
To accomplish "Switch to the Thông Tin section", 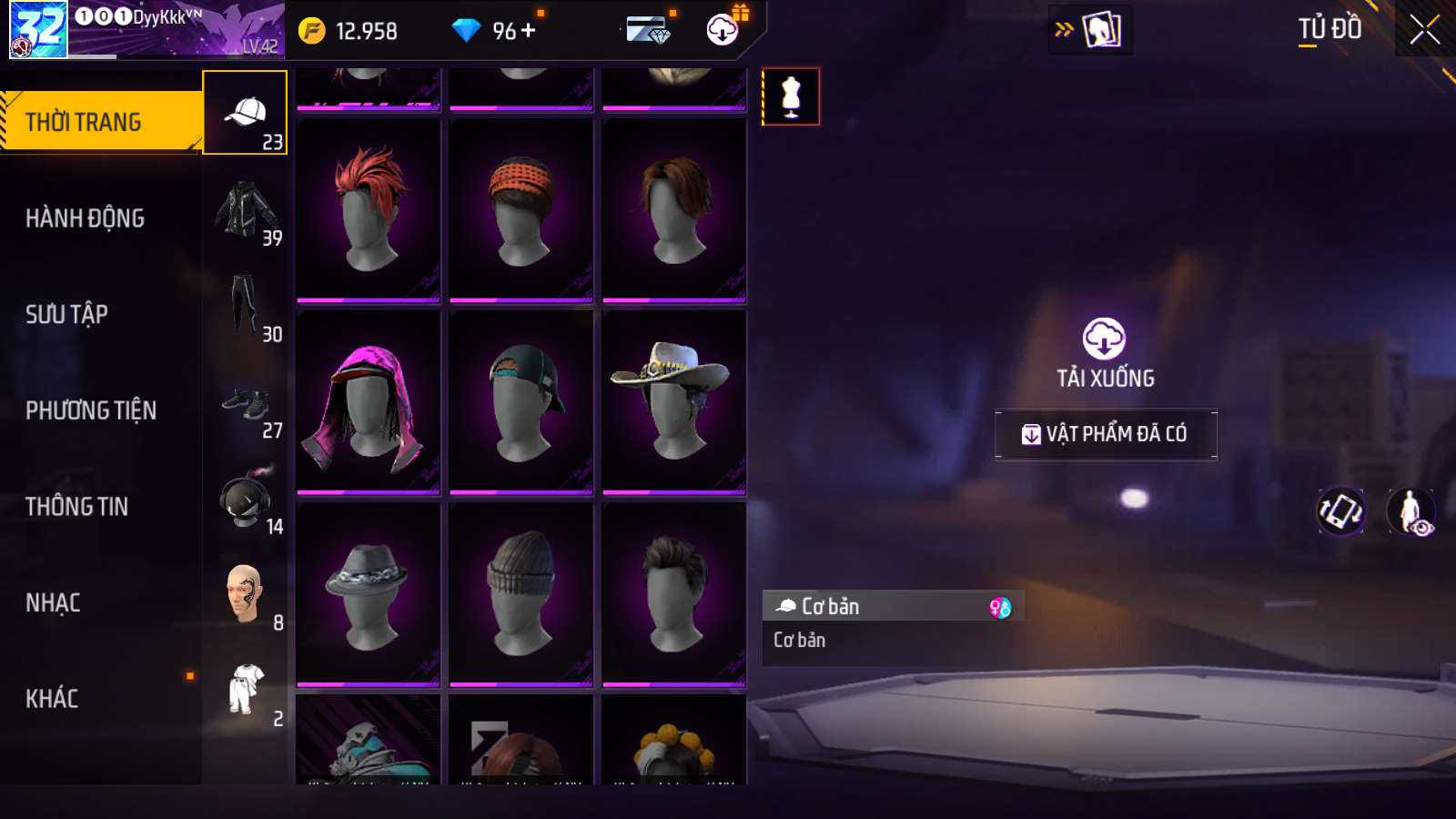I will [77, 507].
